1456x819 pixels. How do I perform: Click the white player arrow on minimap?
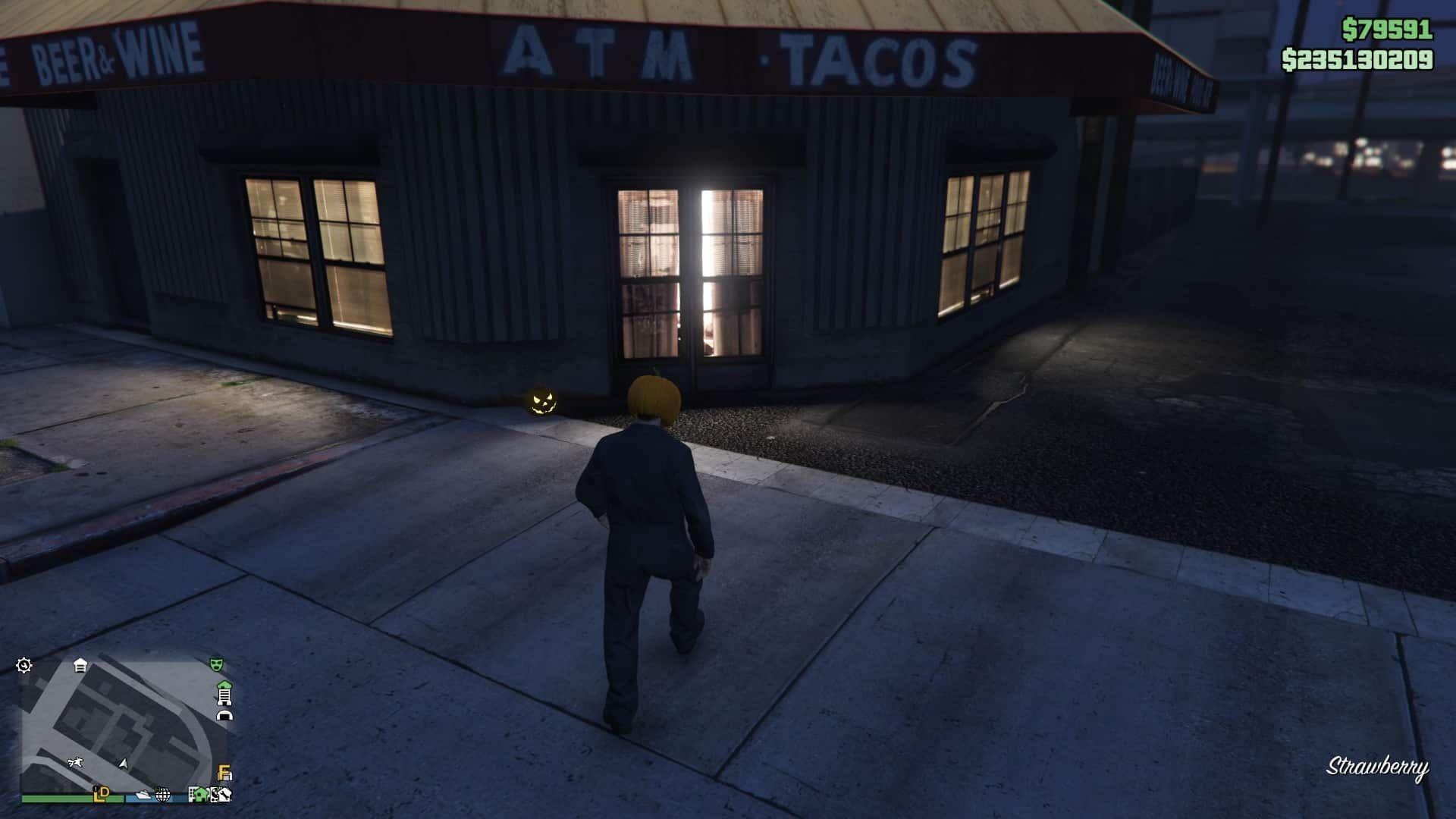tap(123, 762)
